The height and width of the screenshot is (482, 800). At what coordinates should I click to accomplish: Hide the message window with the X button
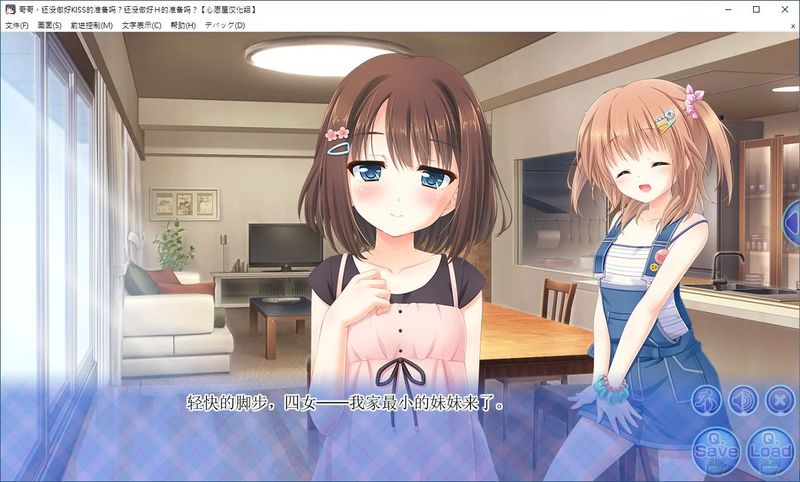point(779,401)
